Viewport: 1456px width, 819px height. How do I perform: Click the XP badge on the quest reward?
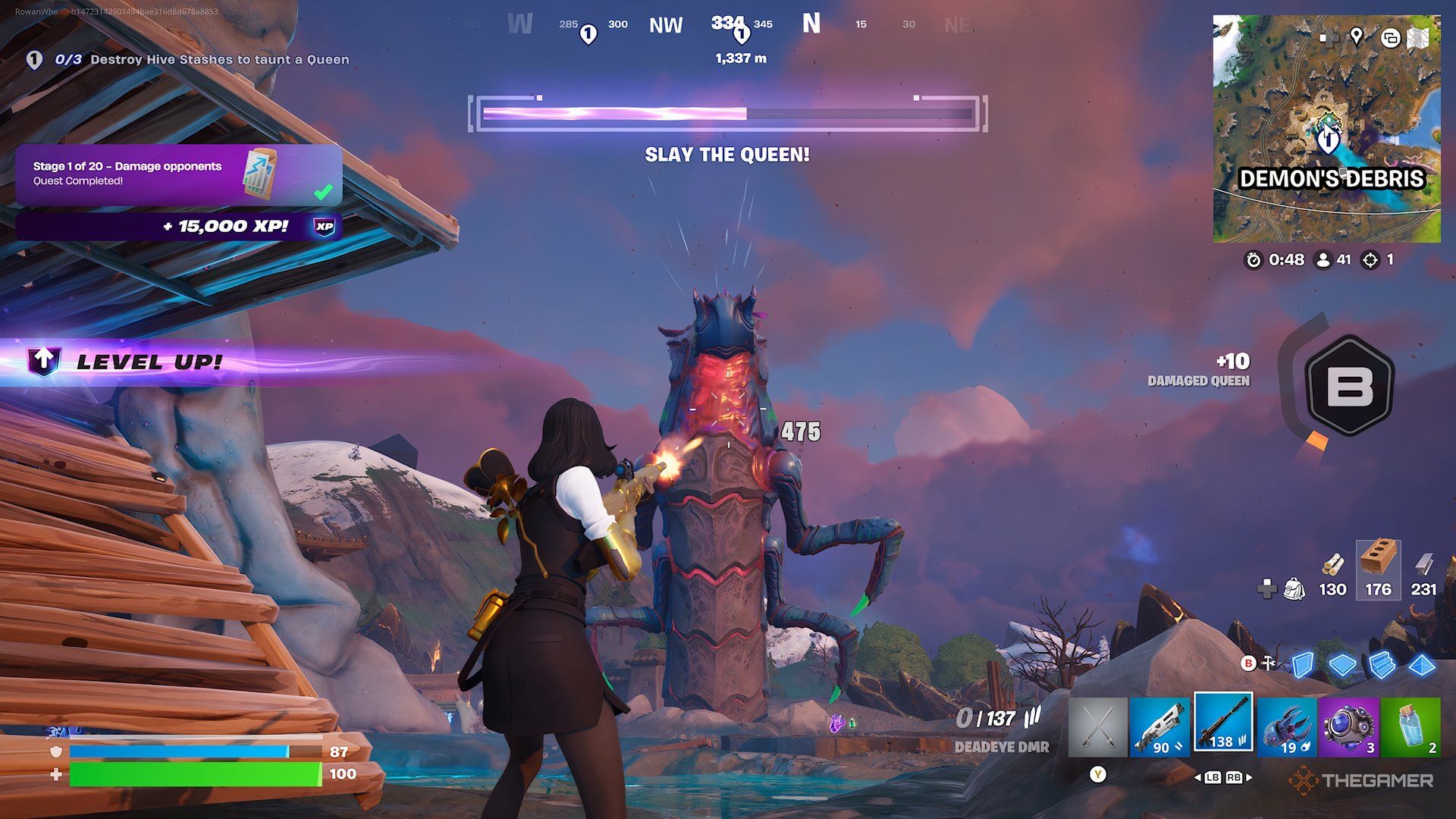[x=326, y=224]
